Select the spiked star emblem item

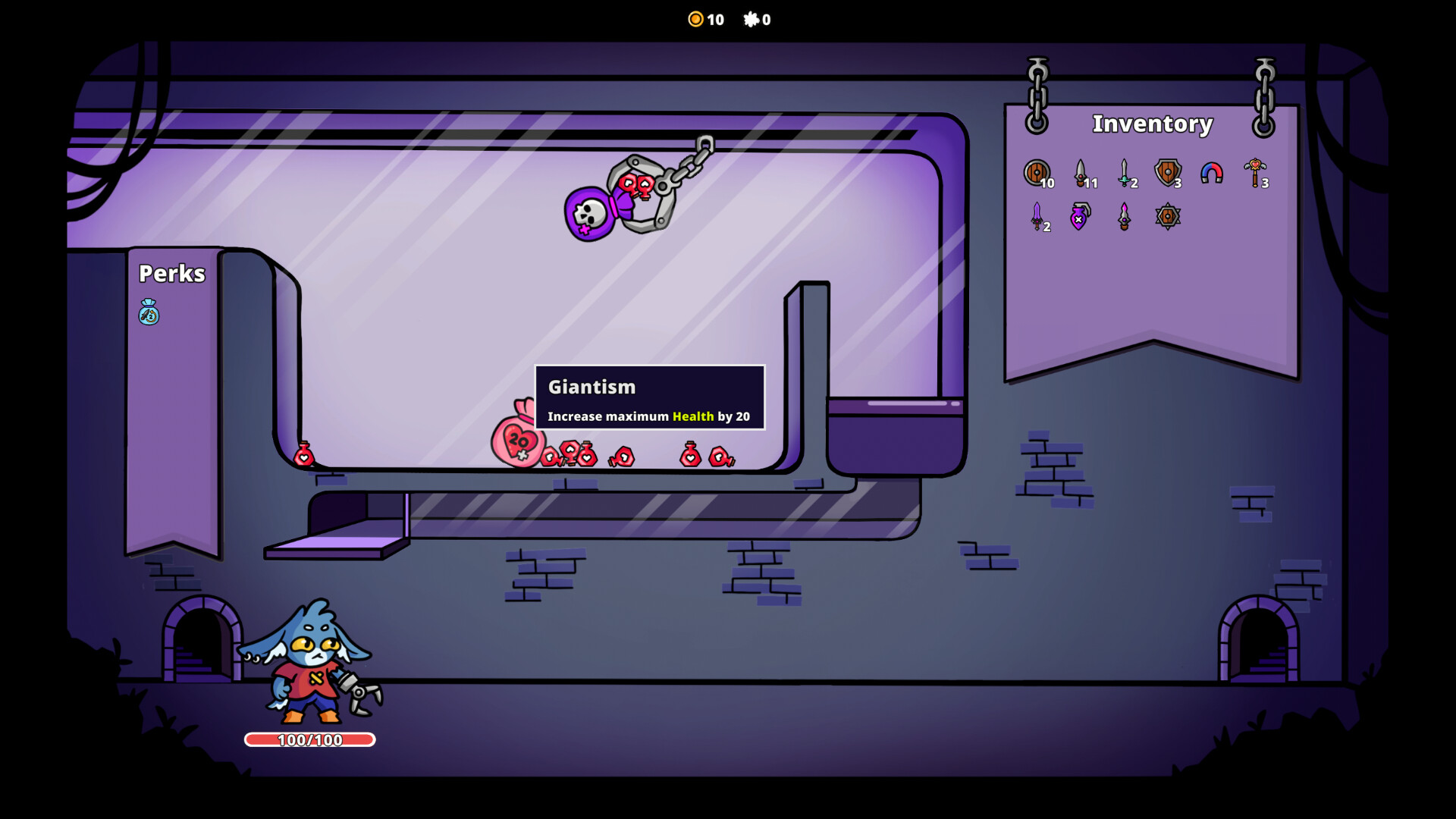(x=1166, y=215)
